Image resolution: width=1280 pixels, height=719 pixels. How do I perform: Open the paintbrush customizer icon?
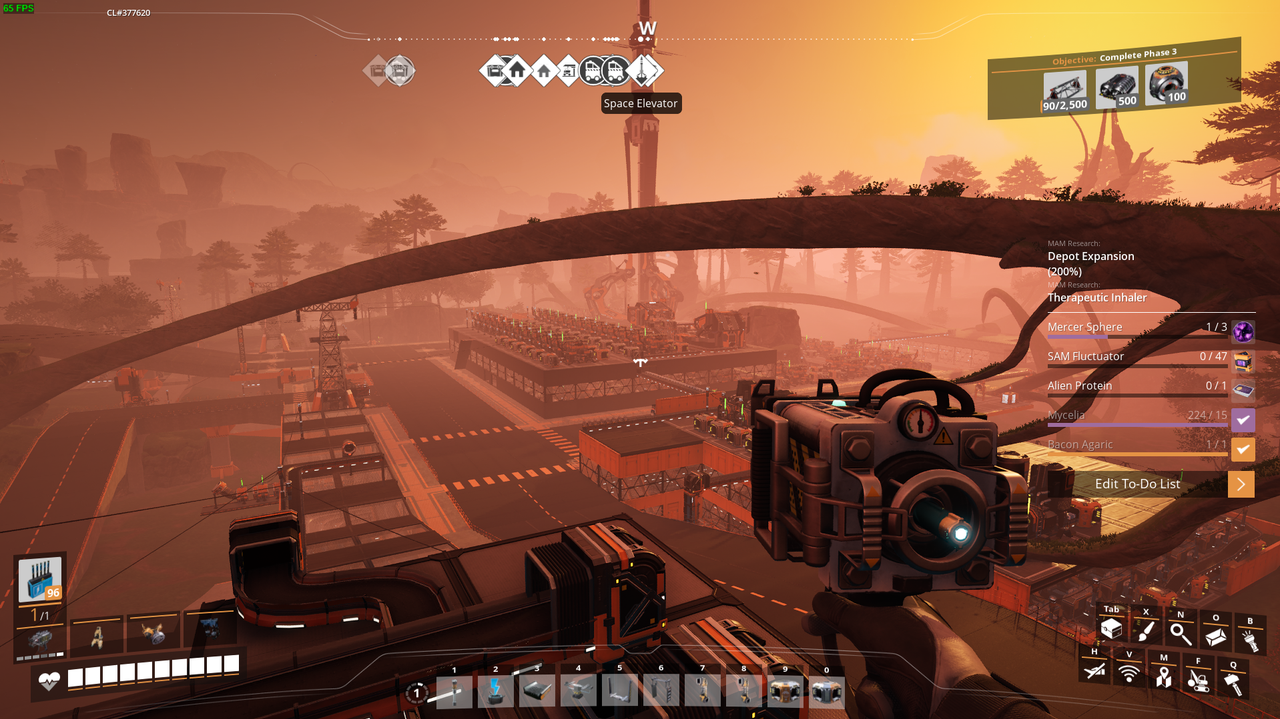[x=1146, y=631]
